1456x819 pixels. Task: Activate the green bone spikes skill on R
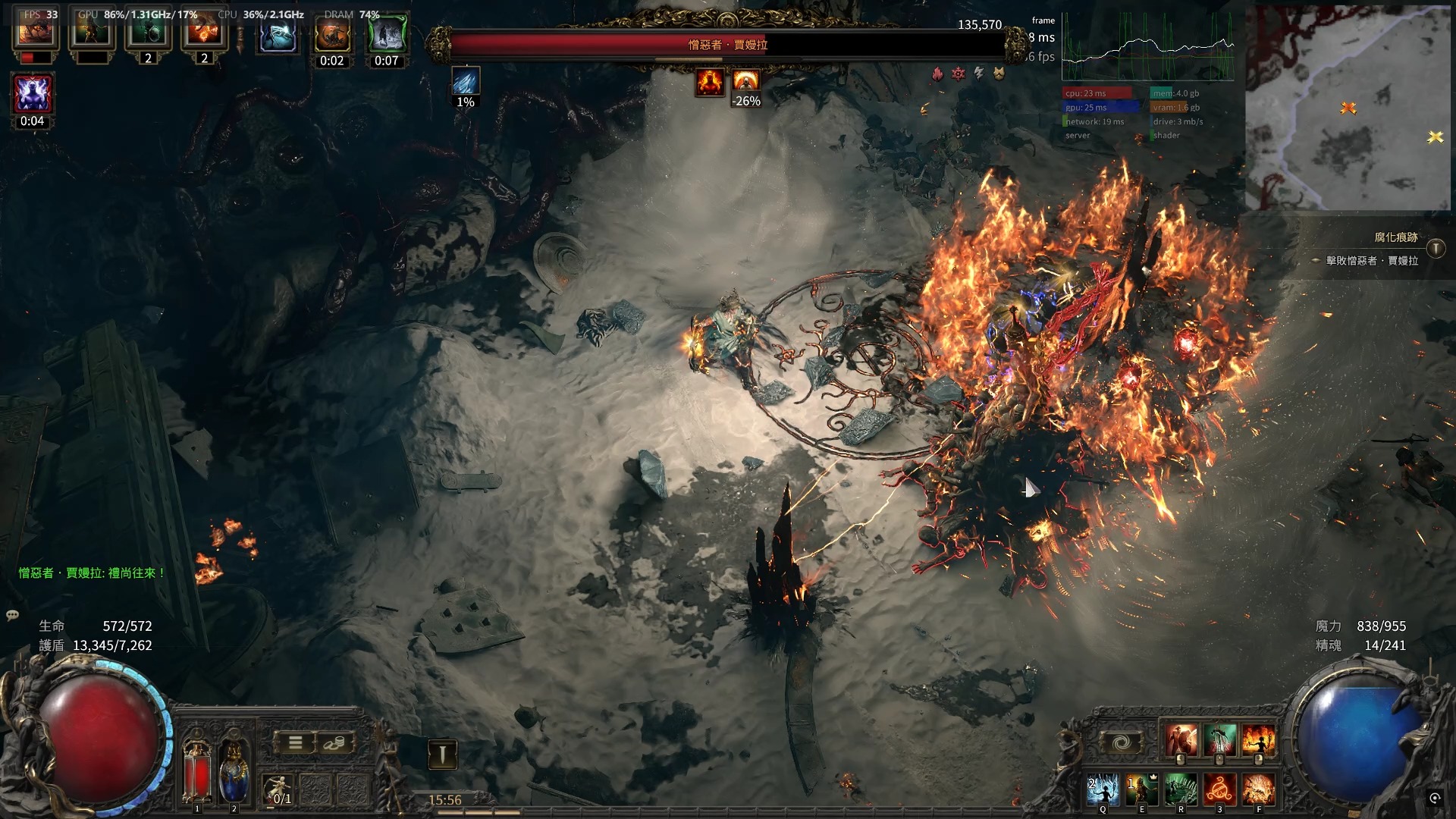(x=1181, y=789)
